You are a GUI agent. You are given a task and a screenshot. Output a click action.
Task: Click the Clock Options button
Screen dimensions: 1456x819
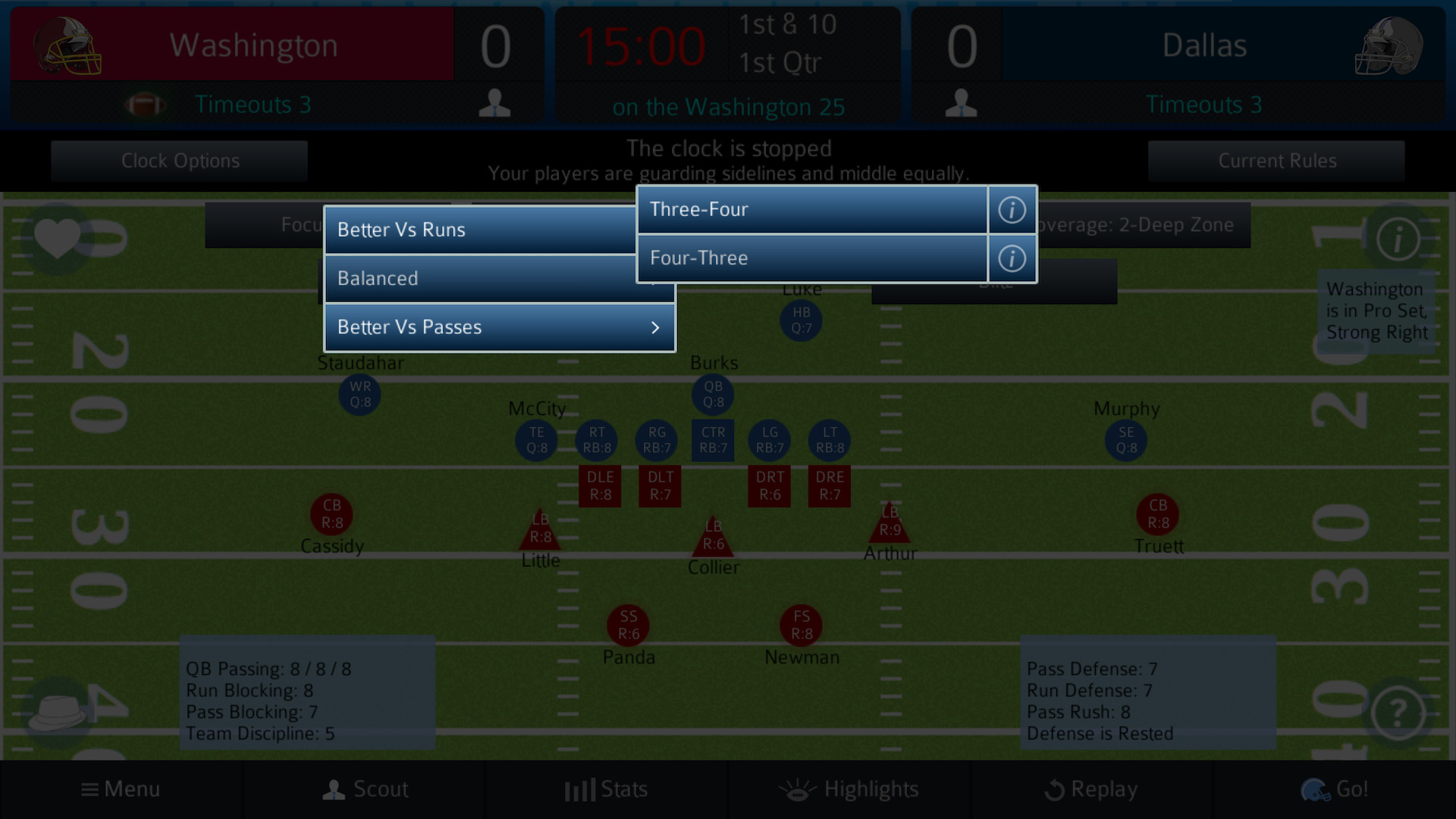(x=180, y=160)
